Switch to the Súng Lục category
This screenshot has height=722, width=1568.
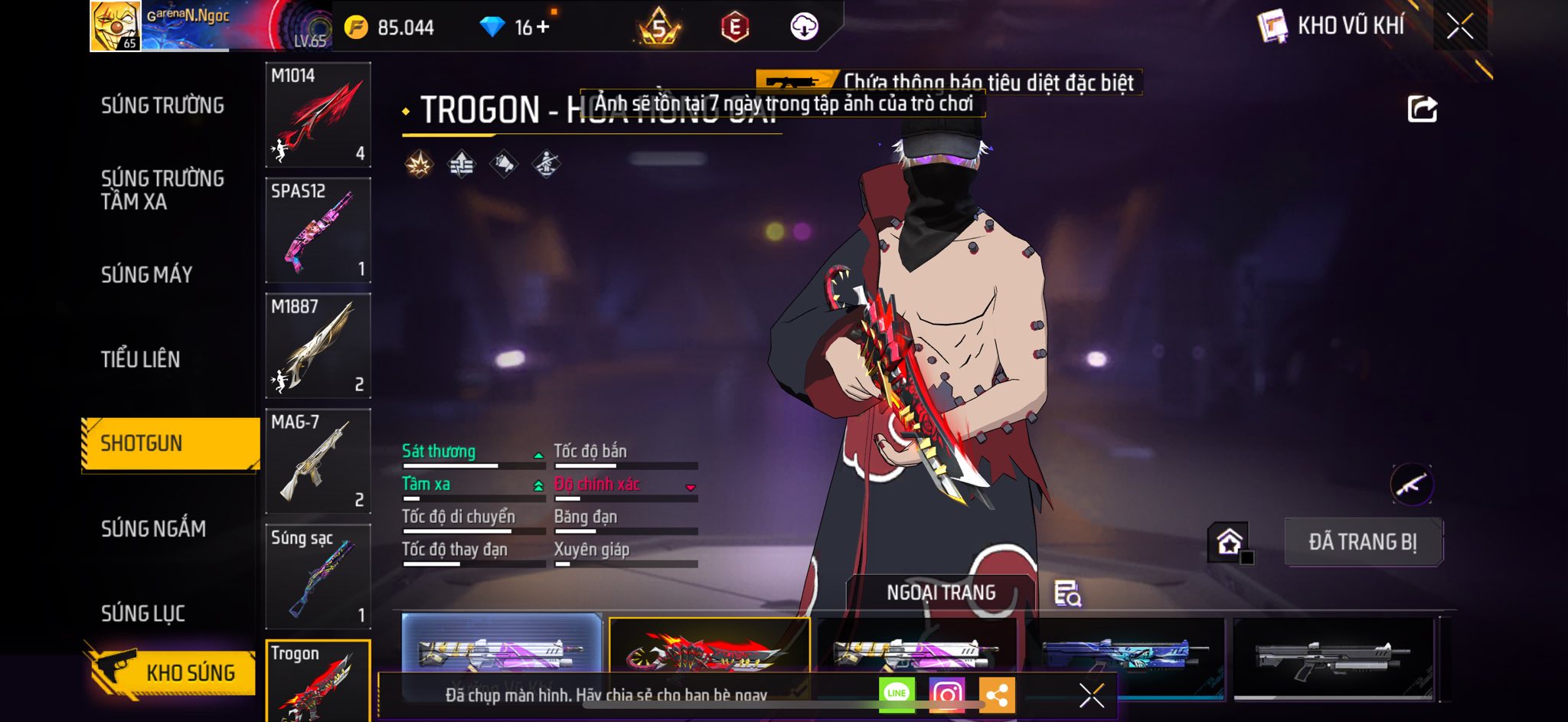pyautogui.click(x=143, y=613)
